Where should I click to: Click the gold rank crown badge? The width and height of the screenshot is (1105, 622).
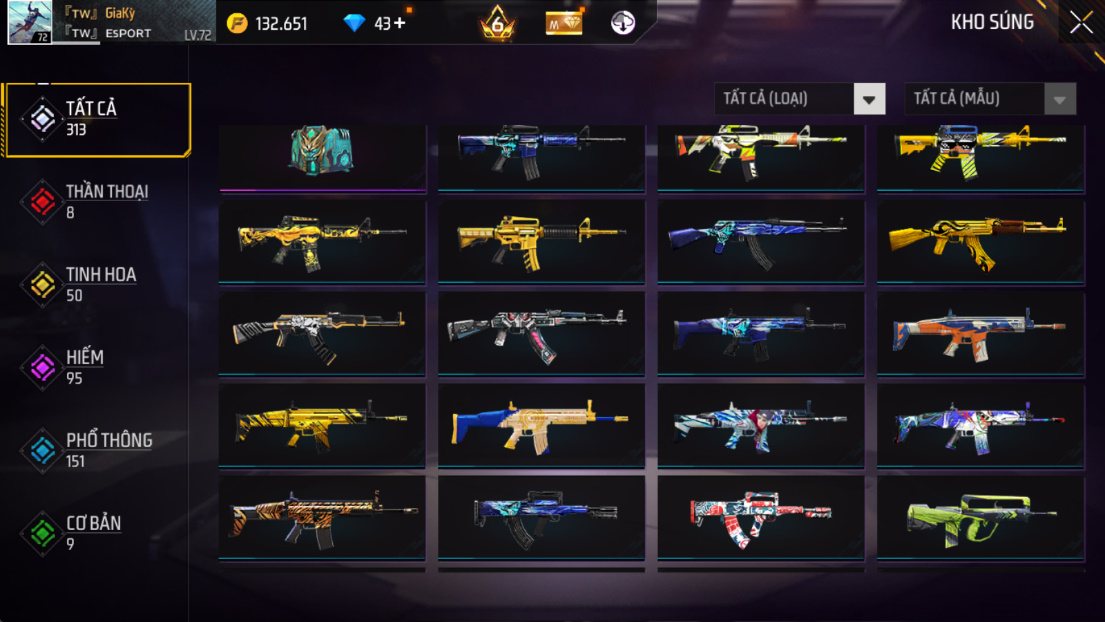(497, 23)
